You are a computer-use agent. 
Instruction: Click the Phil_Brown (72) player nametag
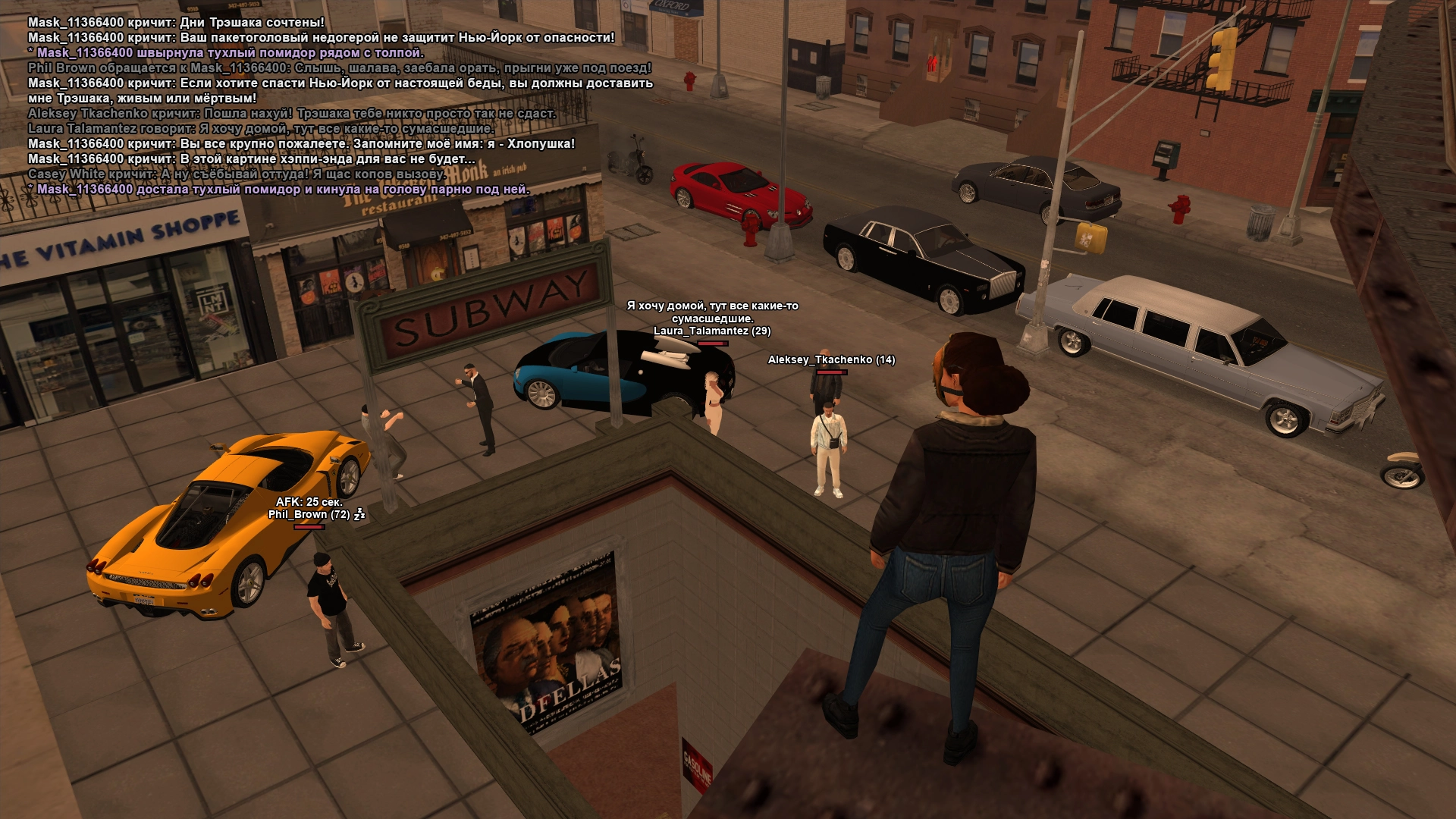309,514
